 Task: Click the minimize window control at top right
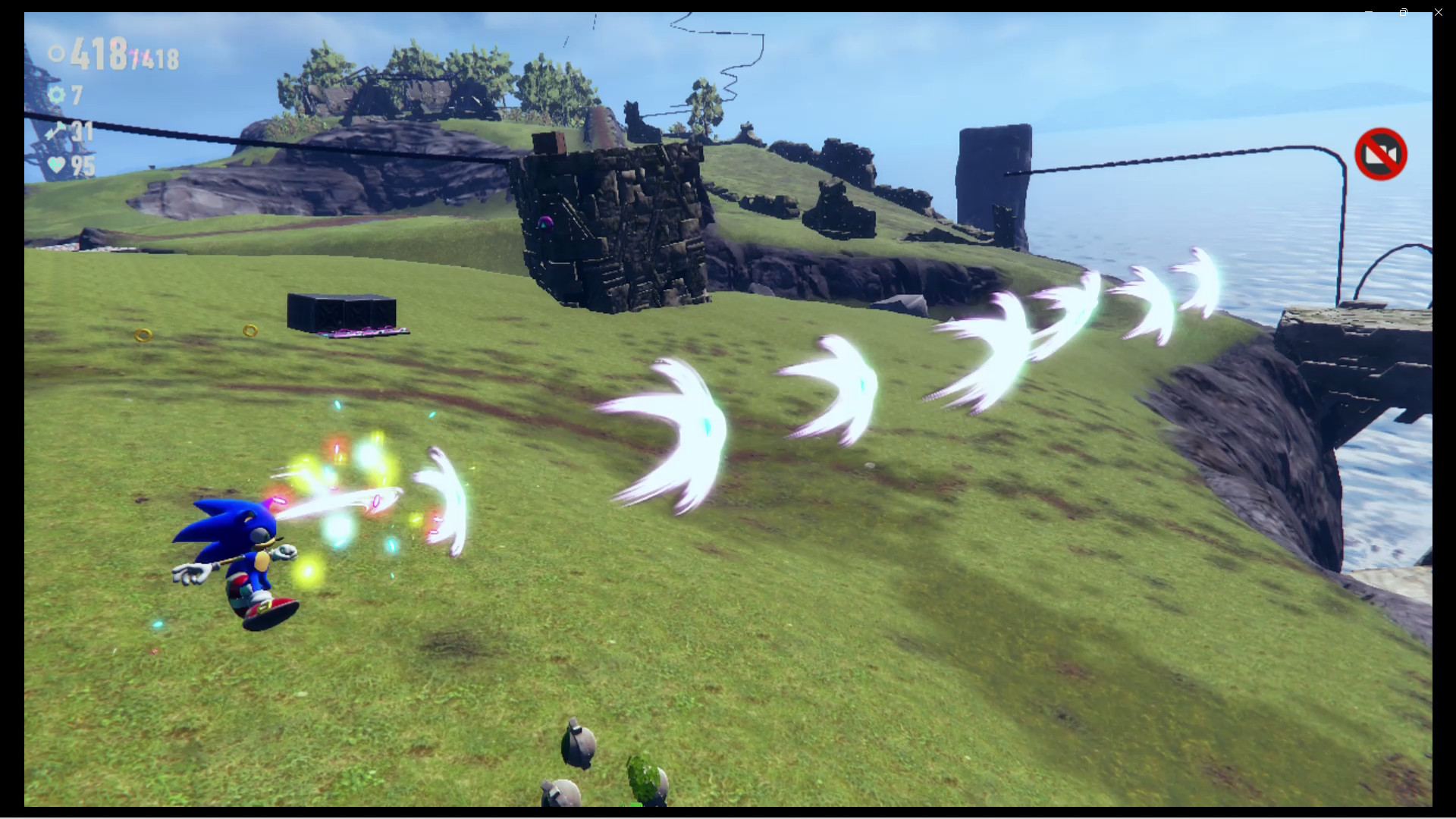pyautogui.click(x=1369, y=12)
